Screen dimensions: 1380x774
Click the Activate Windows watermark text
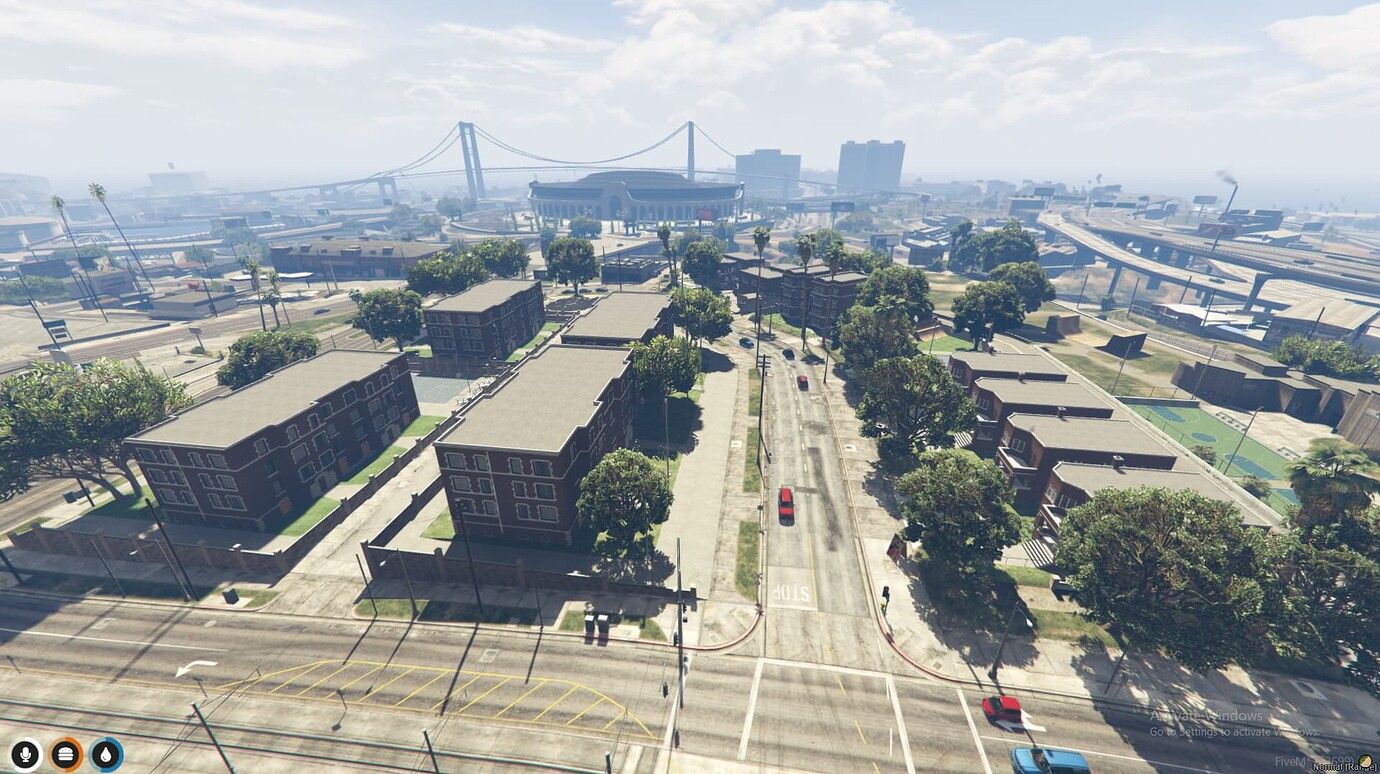(1207, 715)
